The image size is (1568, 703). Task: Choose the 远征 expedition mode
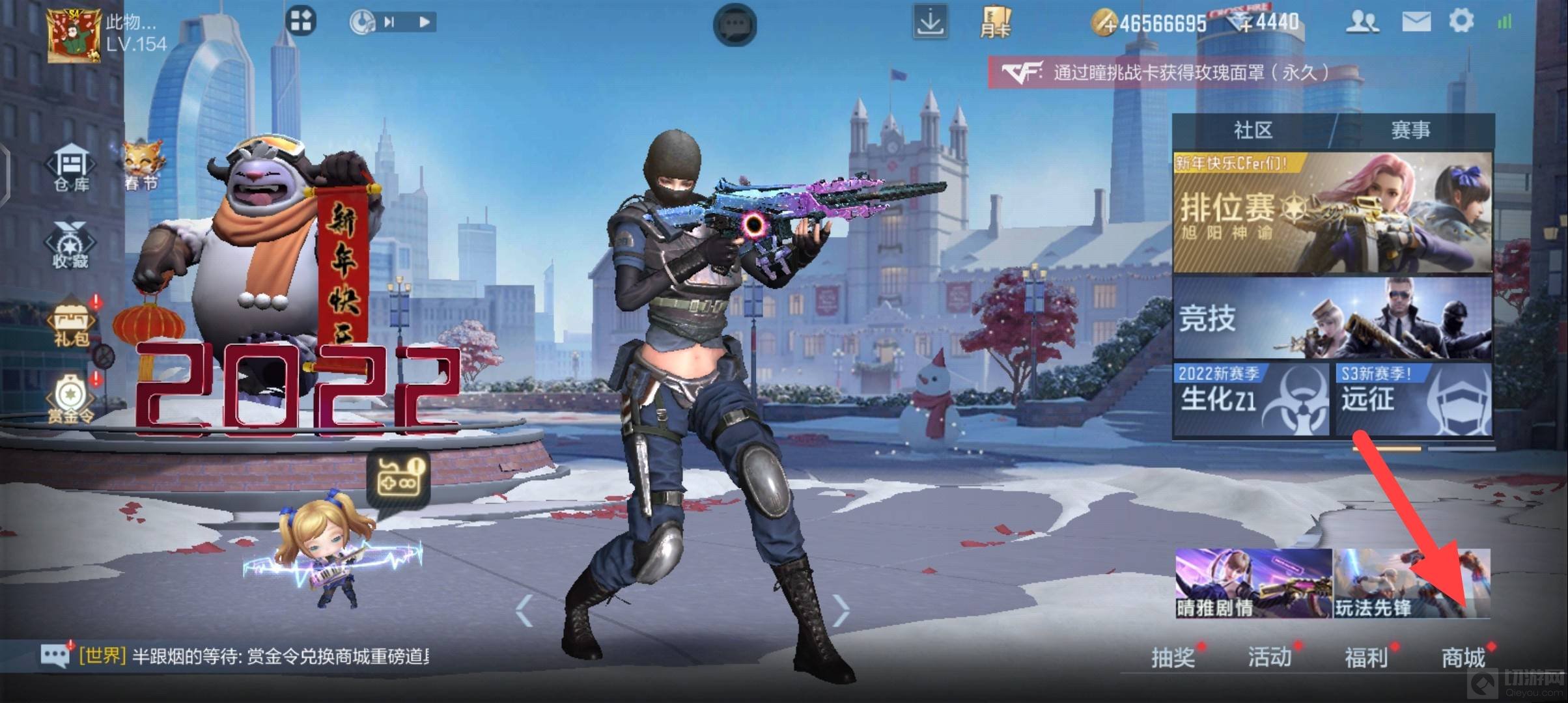click(1414, 398)
